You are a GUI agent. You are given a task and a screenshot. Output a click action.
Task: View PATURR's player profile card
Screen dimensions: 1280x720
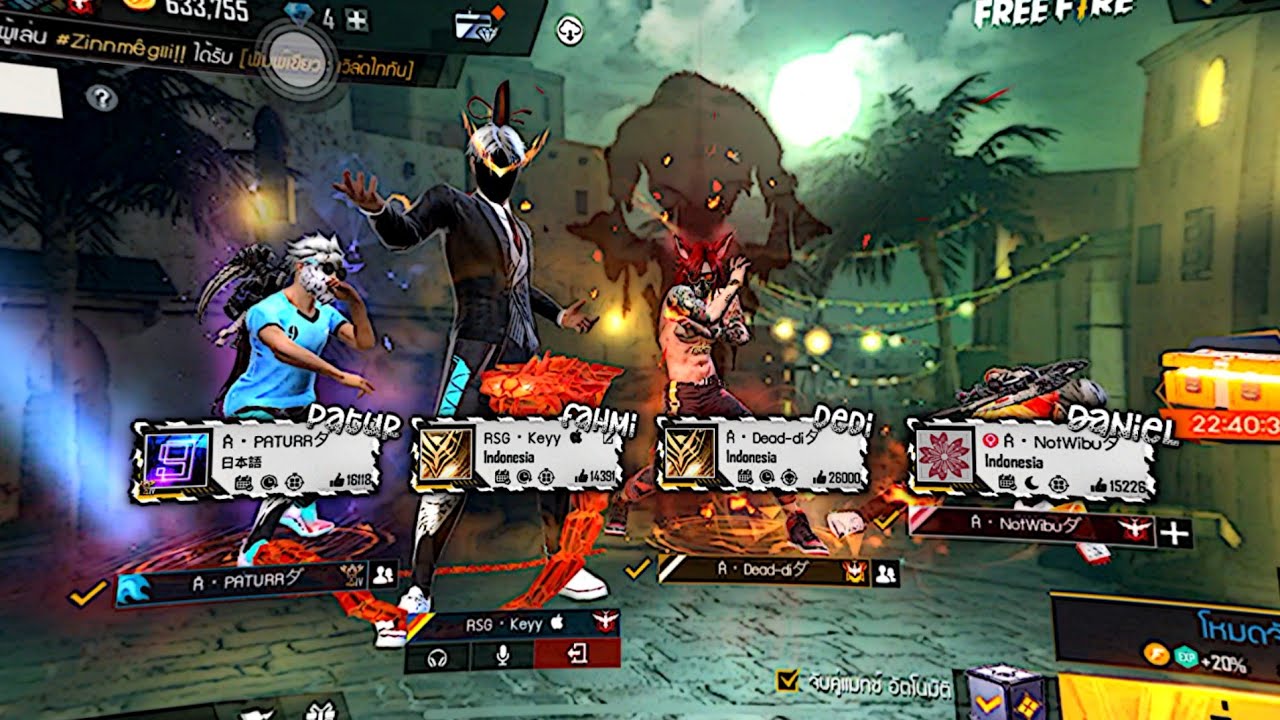click(257, 461)
